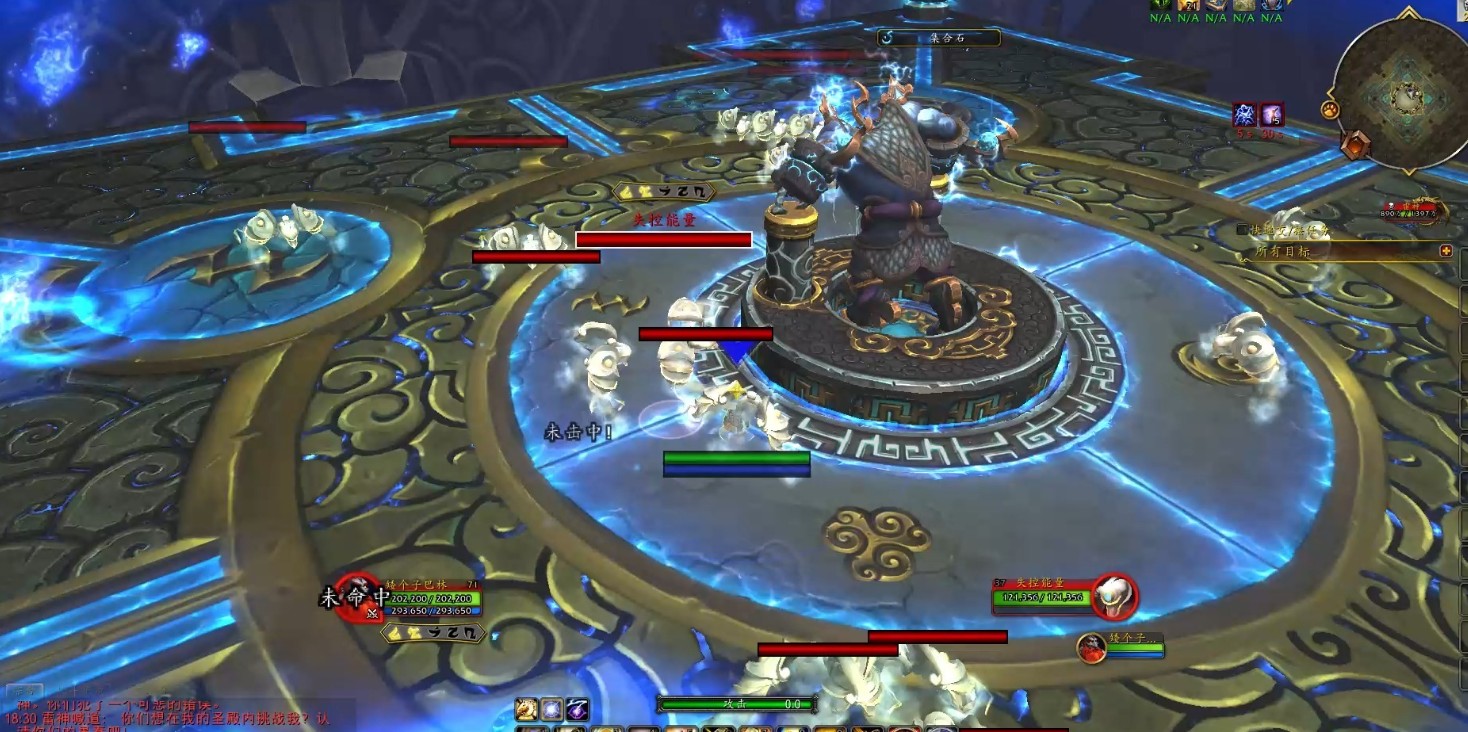1468x732 pixels.
Task: Select the player portrait frame
Action: (357, 597)
